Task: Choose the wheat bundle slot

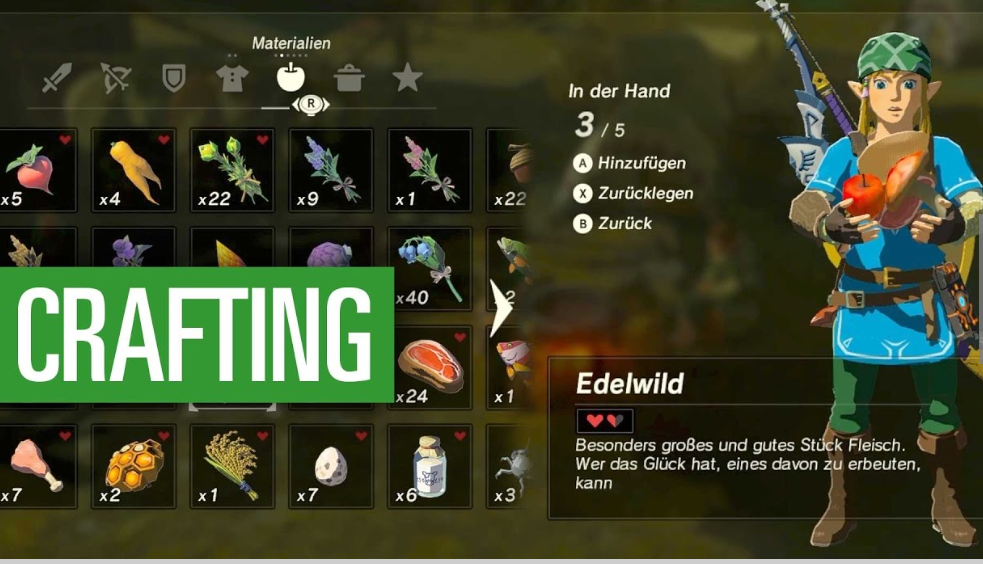Action: tap(233, 465)
